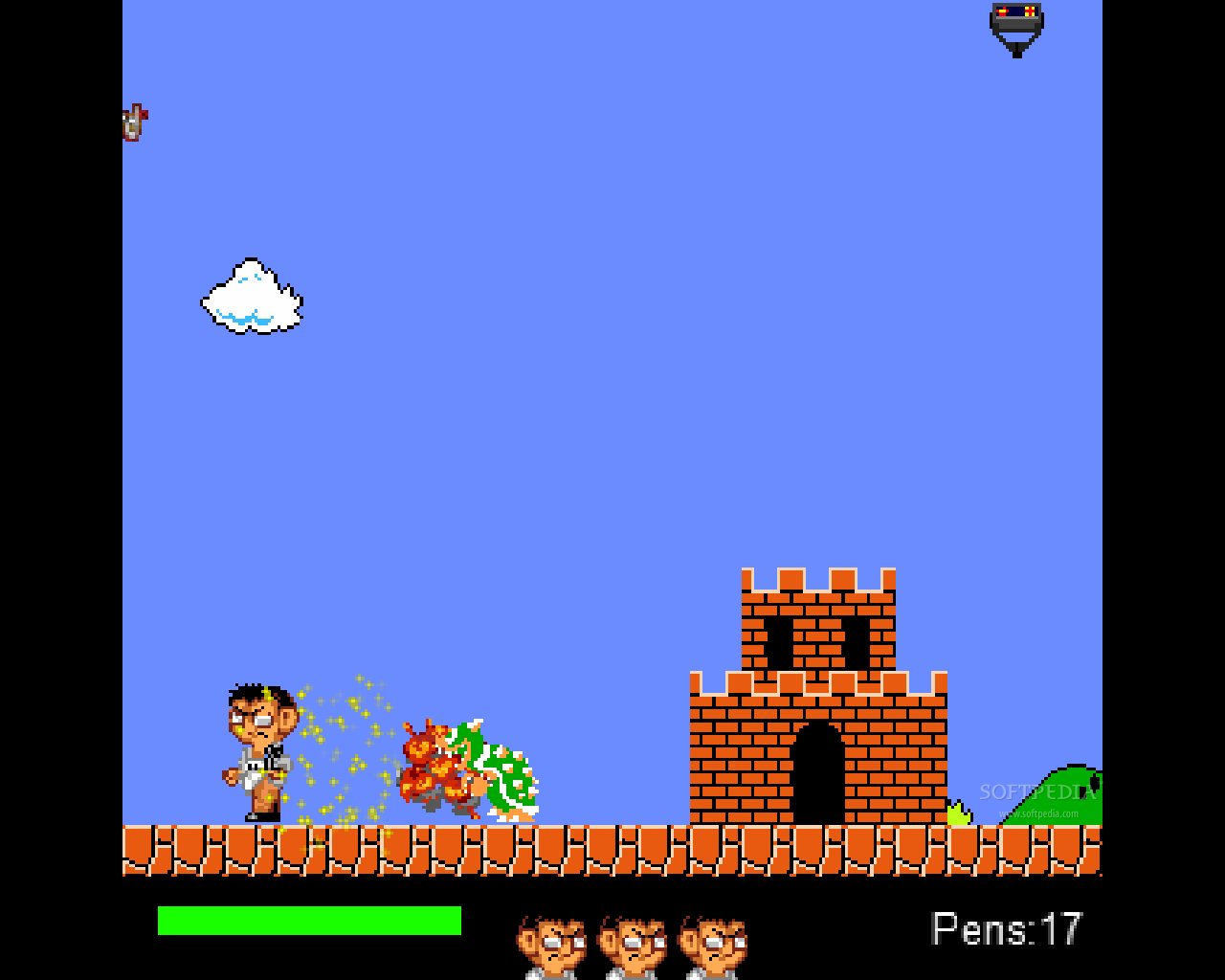Viewport: 1225px width, 980px height.
Task: Select the flying drone enemy sprite
Action: (x=1015, y=29)
